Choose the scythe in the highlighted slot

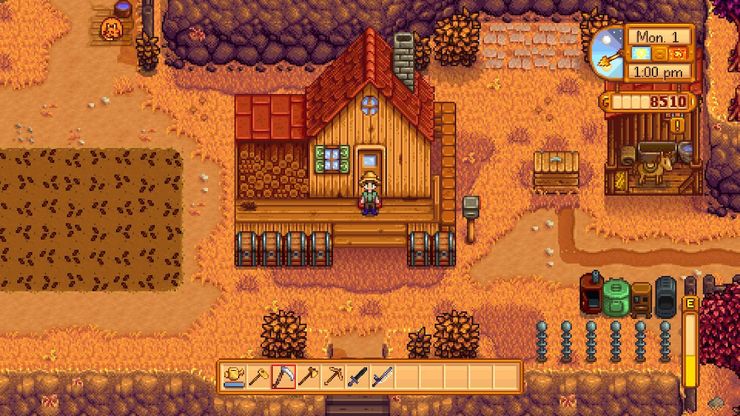click(283, 377)
